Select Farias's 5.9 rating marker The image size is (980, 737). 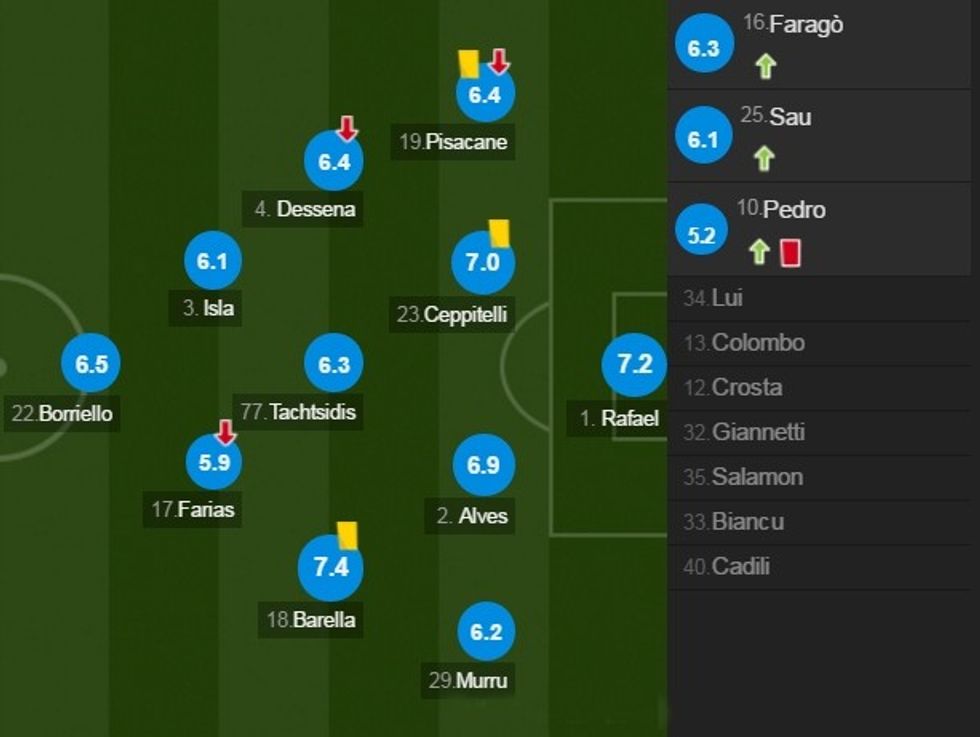(x=214, y=463)
